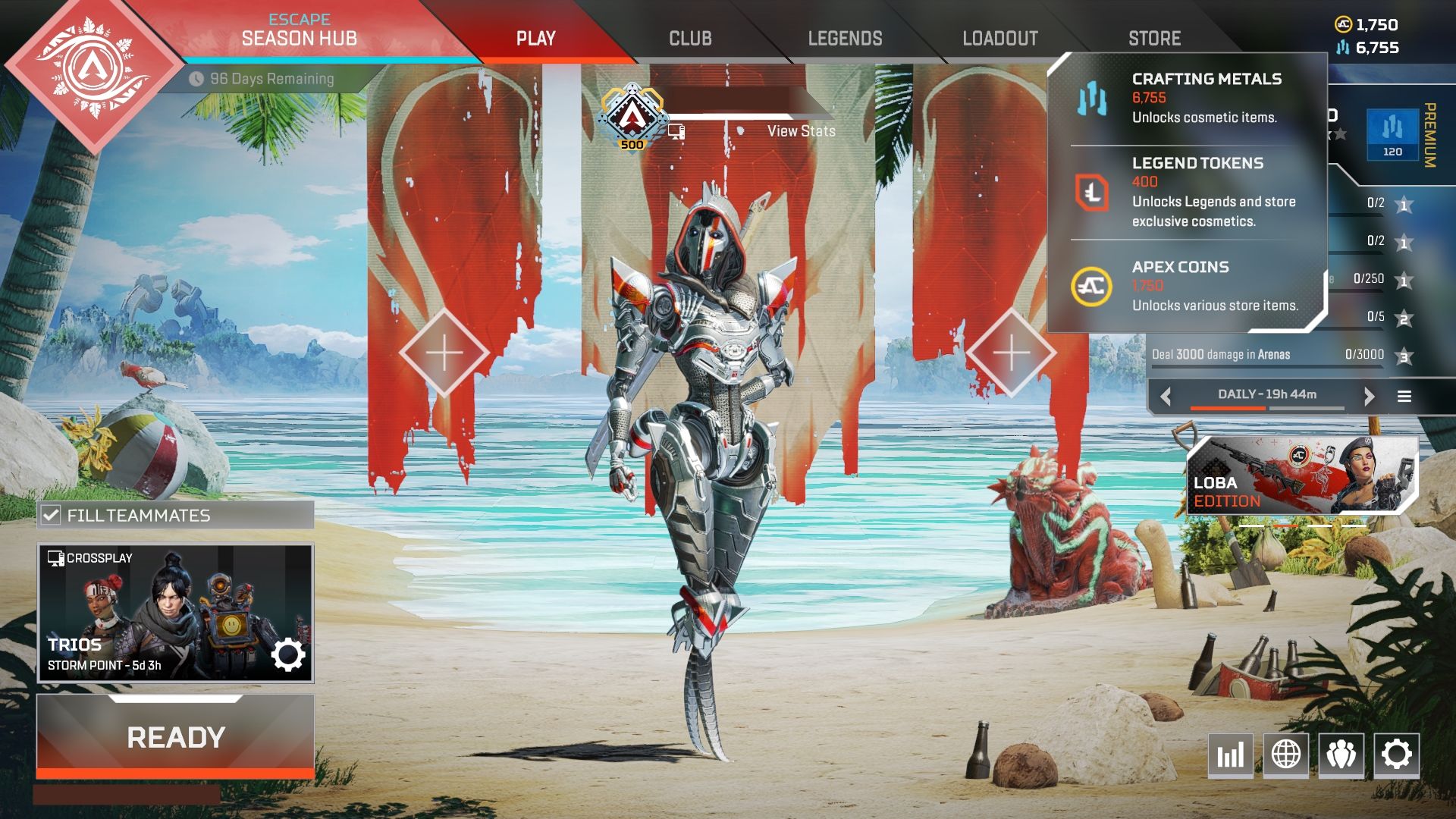Screen dimensions: 1456x819
Task: Click the globe icon button
Action: (x=1285, y=755)
